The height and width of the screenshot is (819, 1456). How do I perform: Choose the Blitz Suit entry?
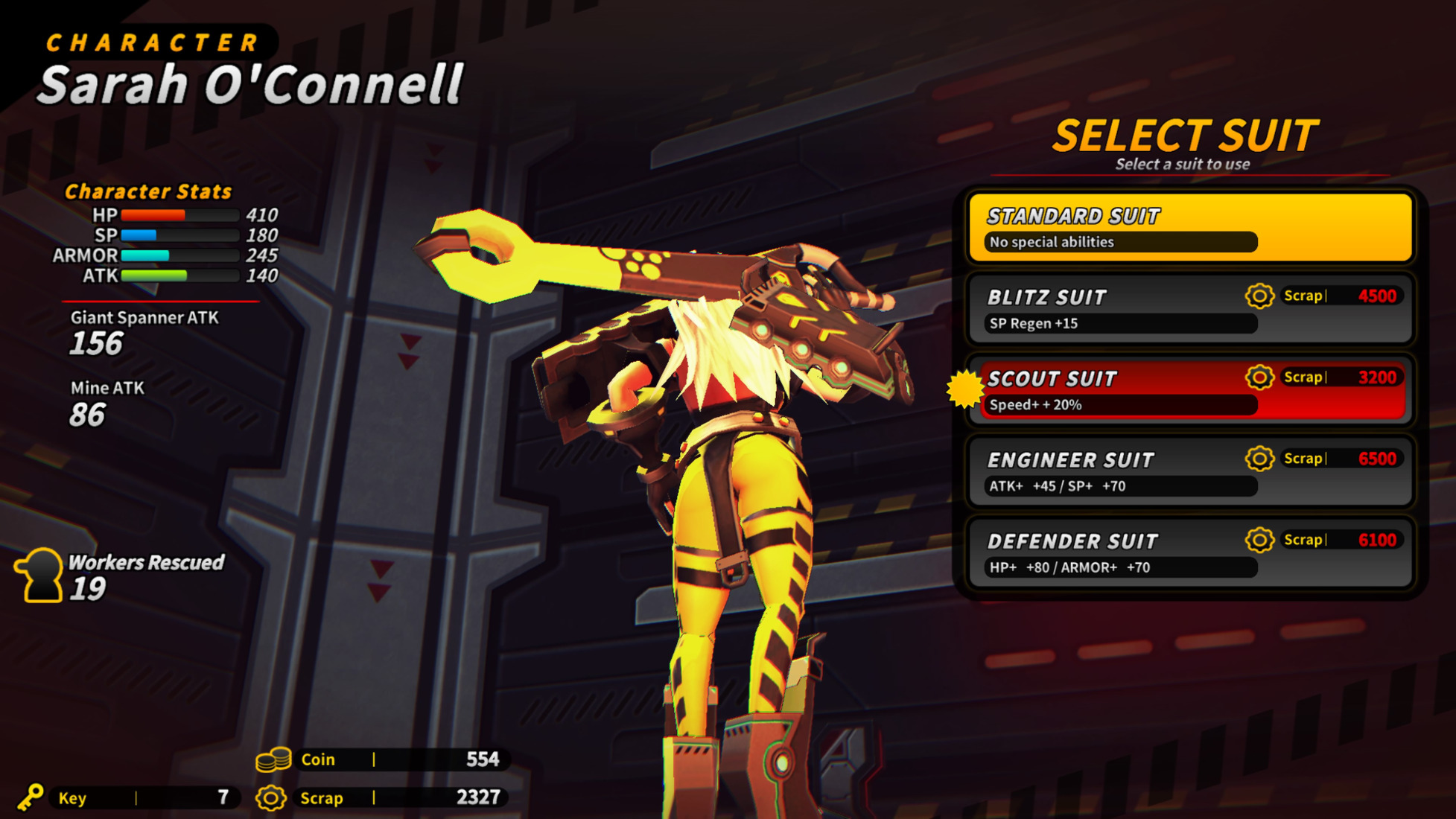[x=1189, y=309]
